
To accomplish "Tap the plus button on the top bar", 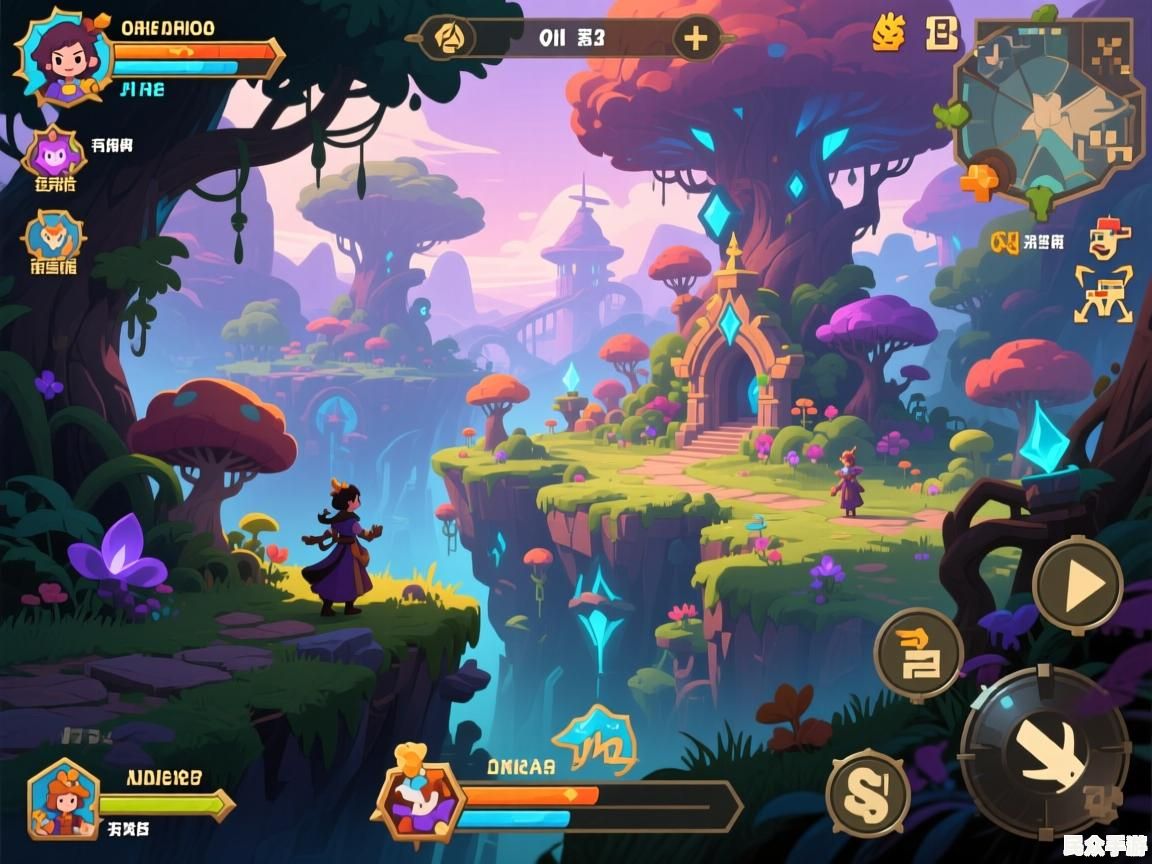I will (694, 39).
